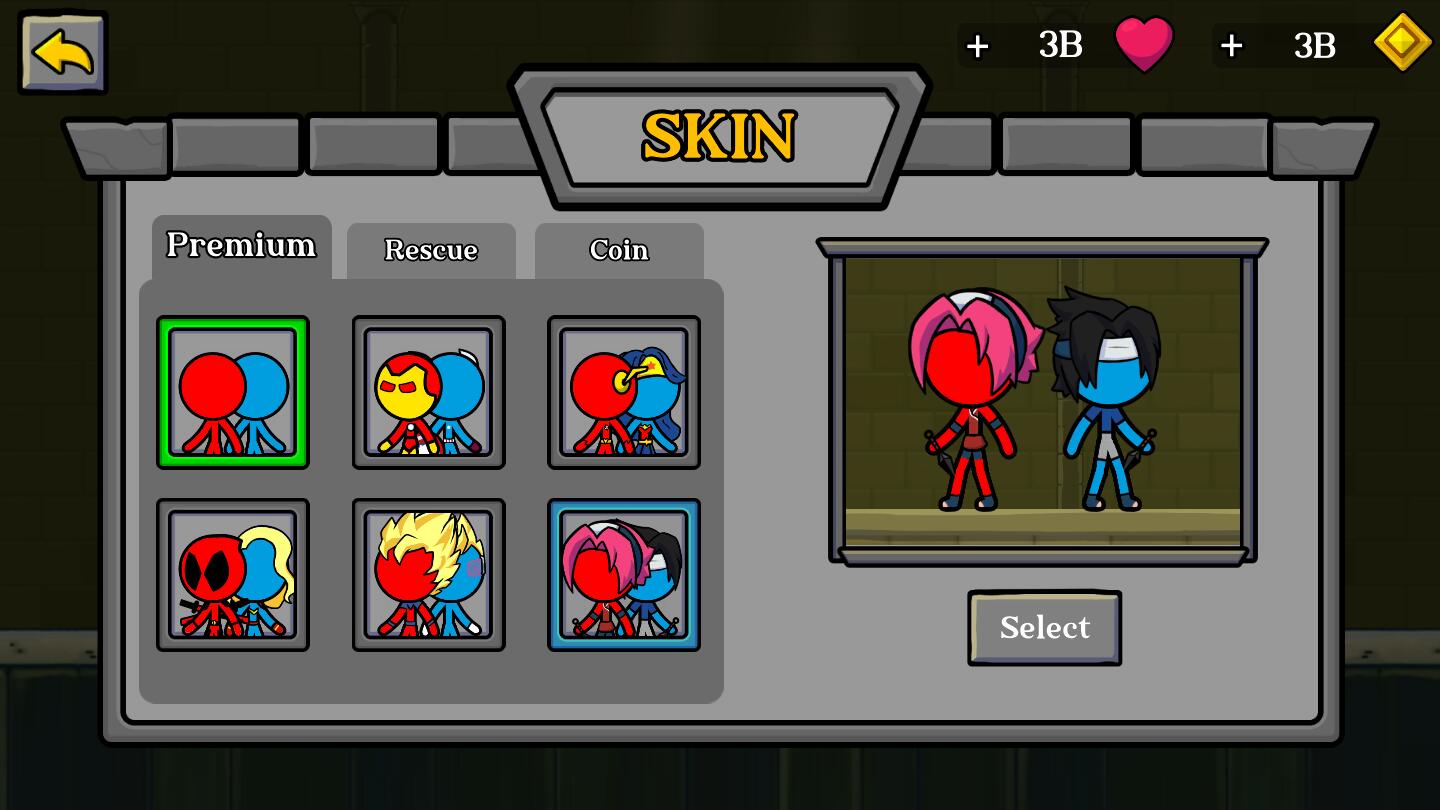Pick the pink-haired and black-haired ninja skin

pyautogui.click(x=624, y=575)
